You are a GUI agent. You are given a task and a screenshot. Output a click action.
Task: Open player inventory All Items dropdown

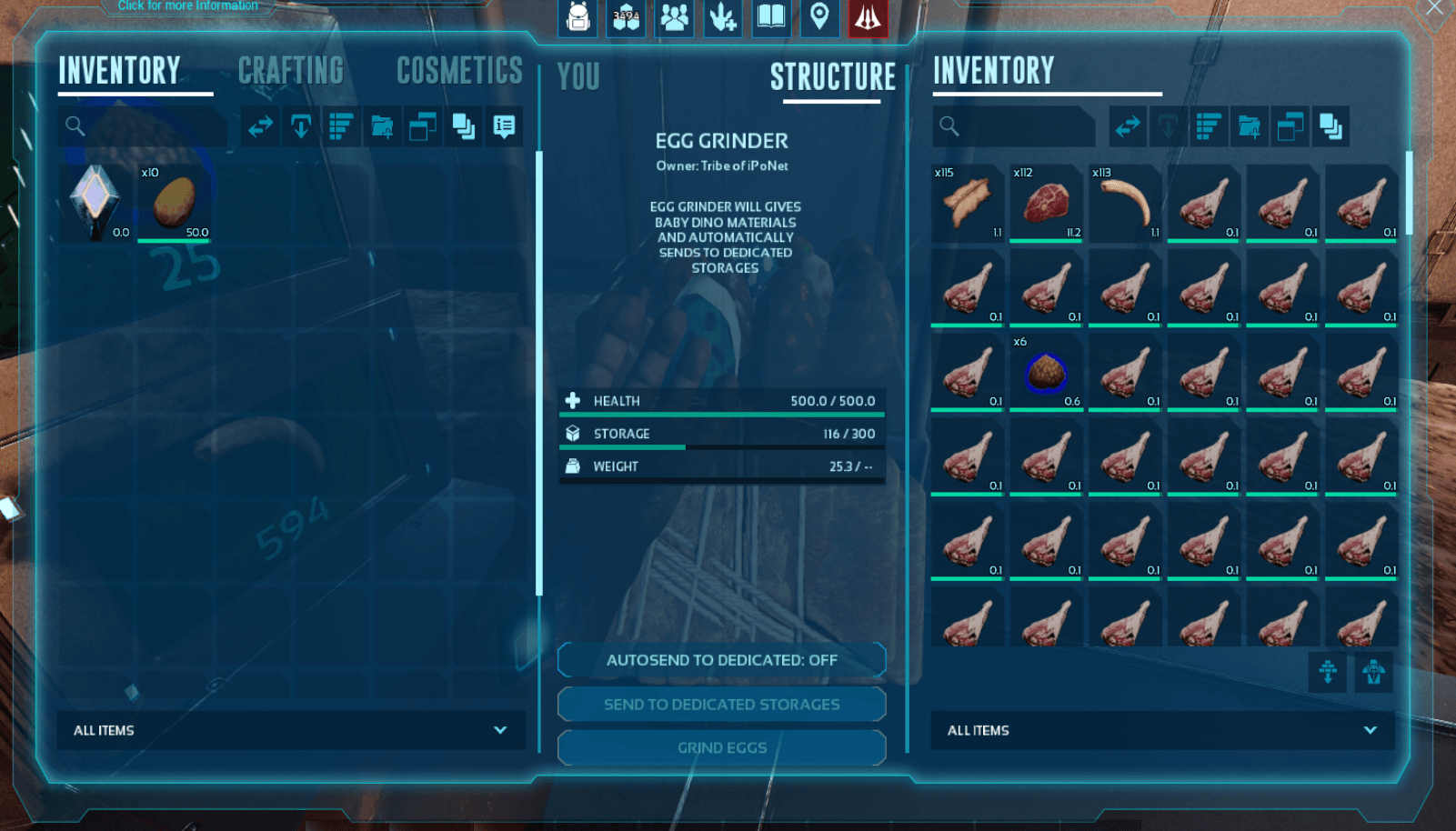click(291, 730)
